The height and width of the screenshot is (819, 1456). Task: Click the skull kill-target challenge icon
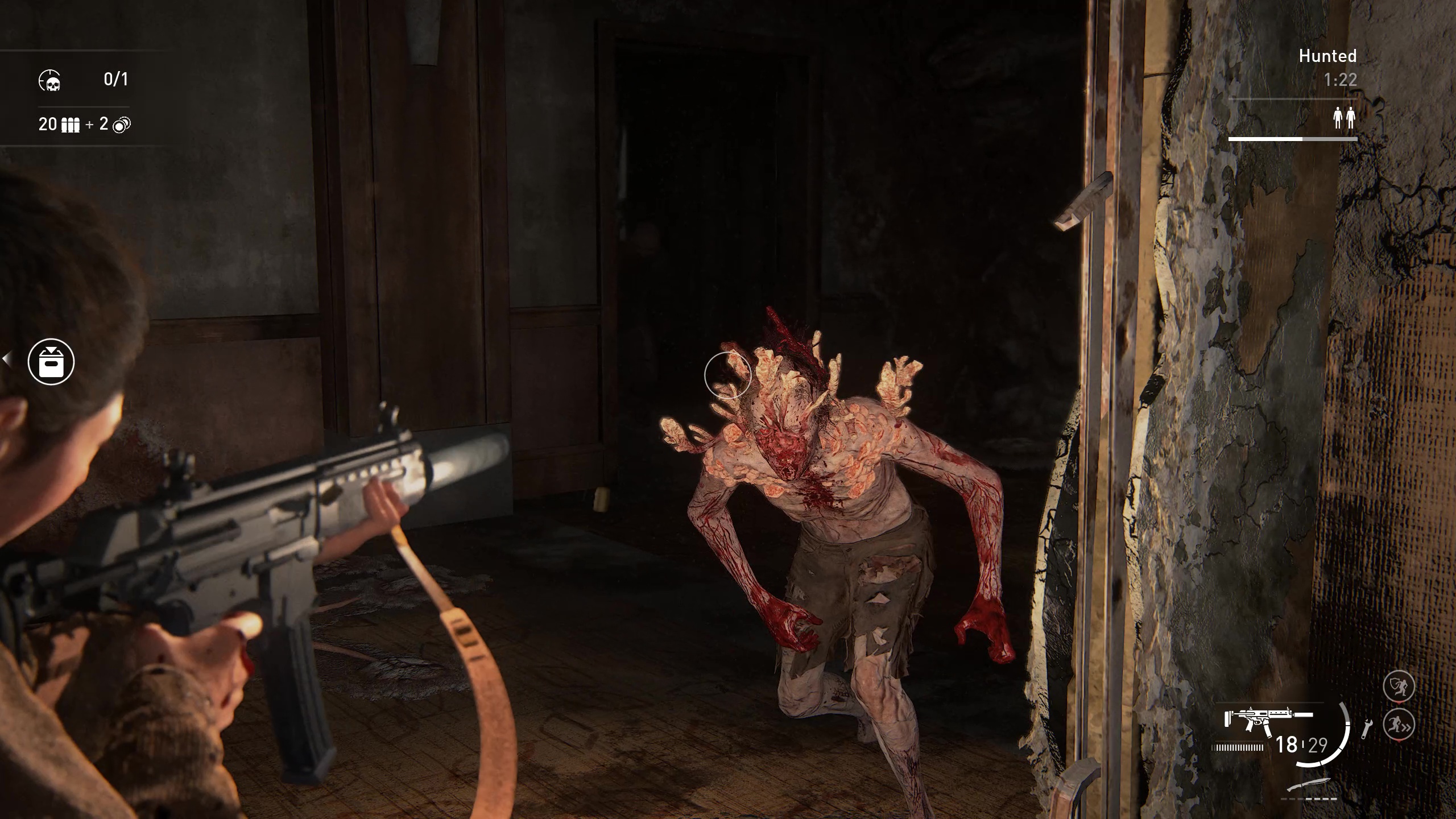click(x=50, y=81)
